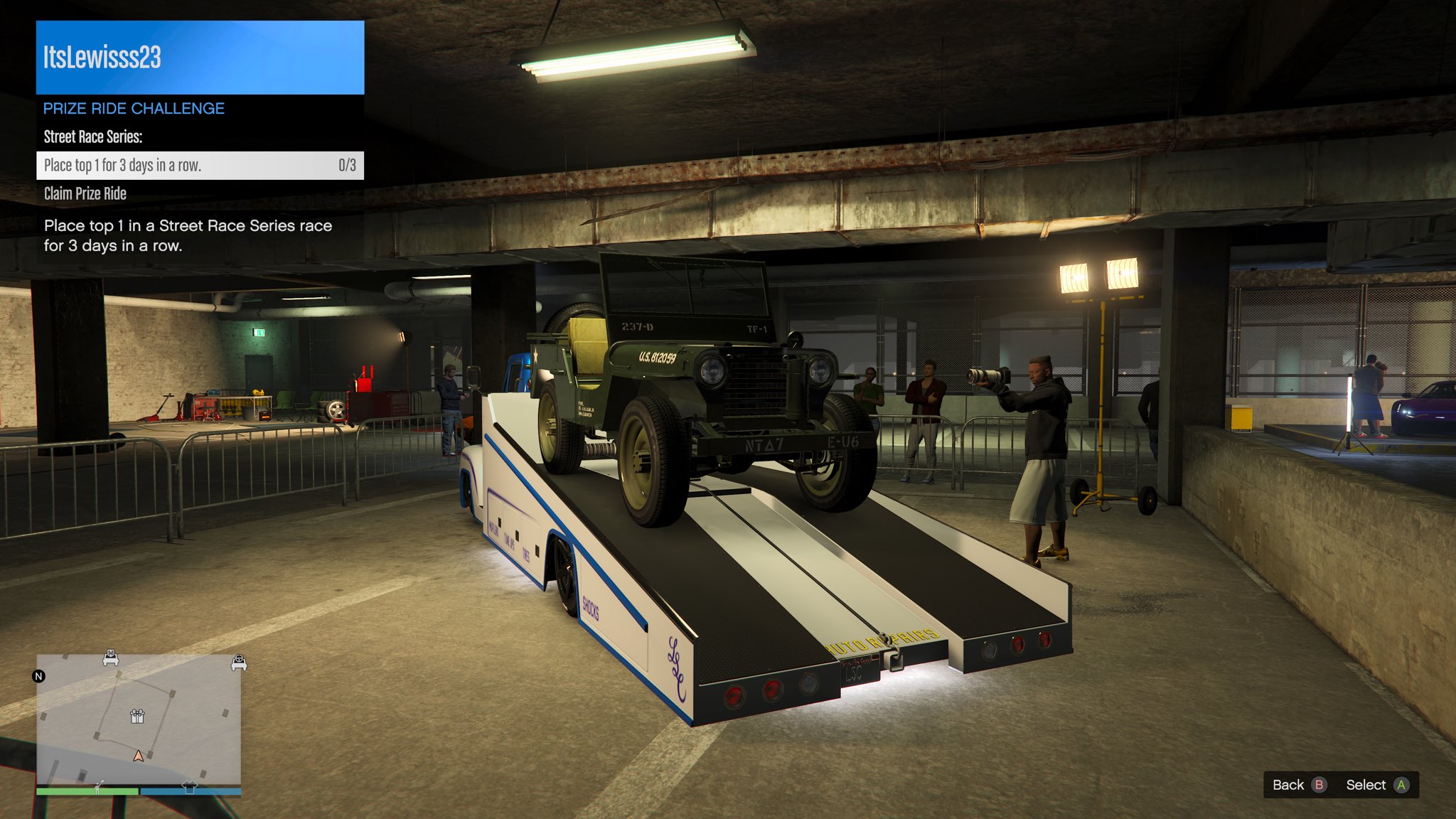Click the North compass marker on minimap
Screen dimensions: 1456x819
click(39, 676)
